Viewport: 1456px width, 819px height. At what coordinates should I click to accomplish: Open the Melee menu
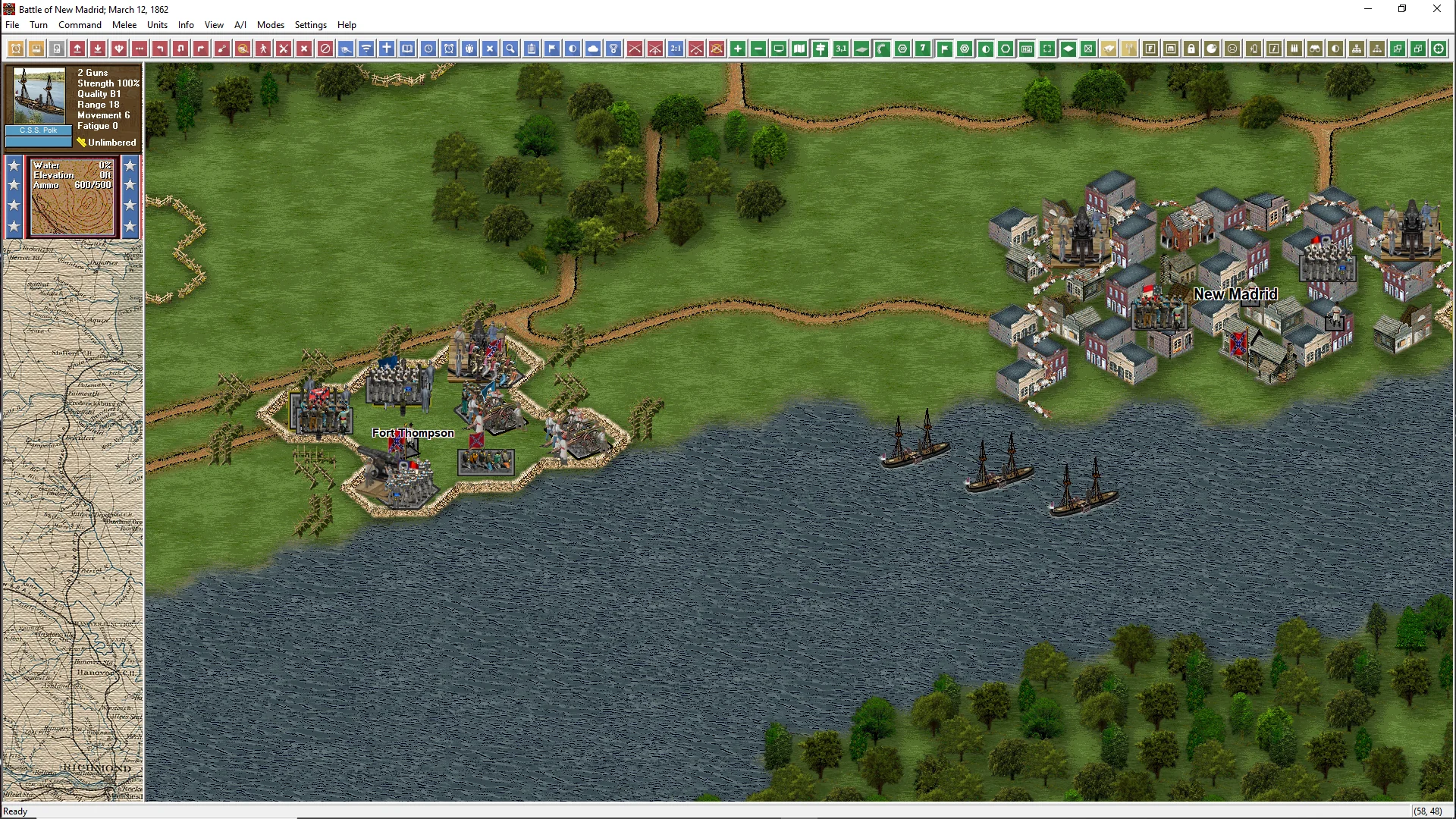tap(124, 25)
